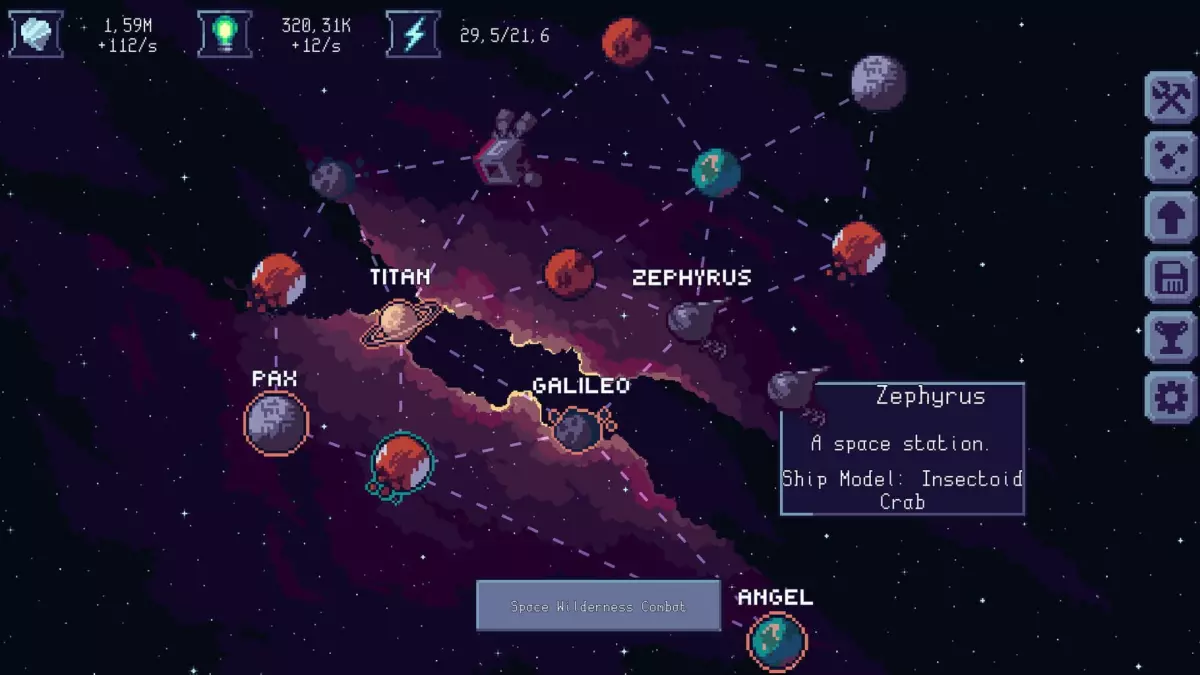Save the game with the floppy disk button
The image size is (1200, 675).
tap(1171, 278)
